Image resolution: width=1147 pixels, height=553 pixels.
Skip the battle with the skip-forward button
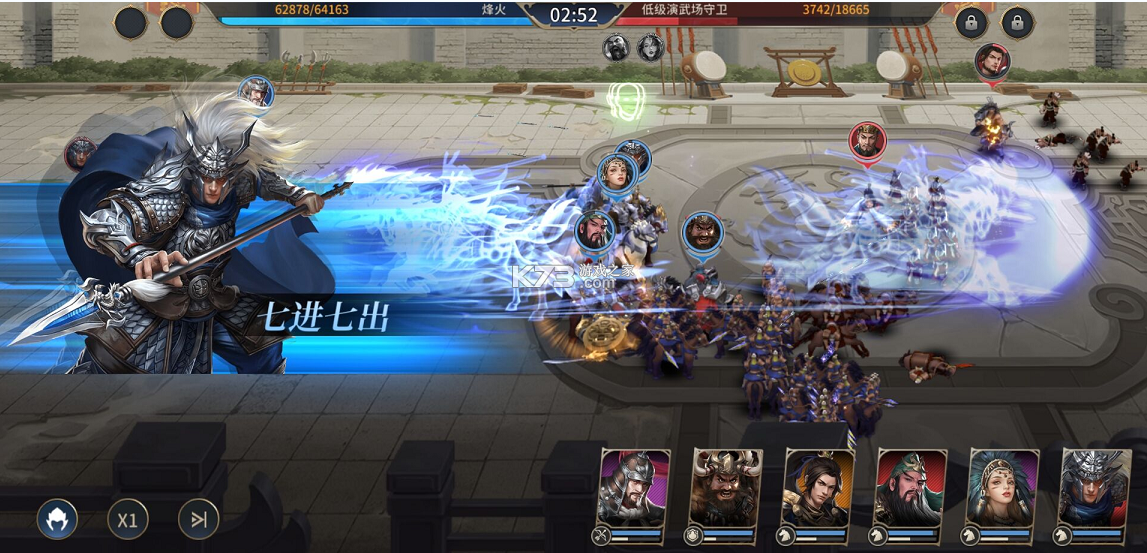[x=198, y=519]
